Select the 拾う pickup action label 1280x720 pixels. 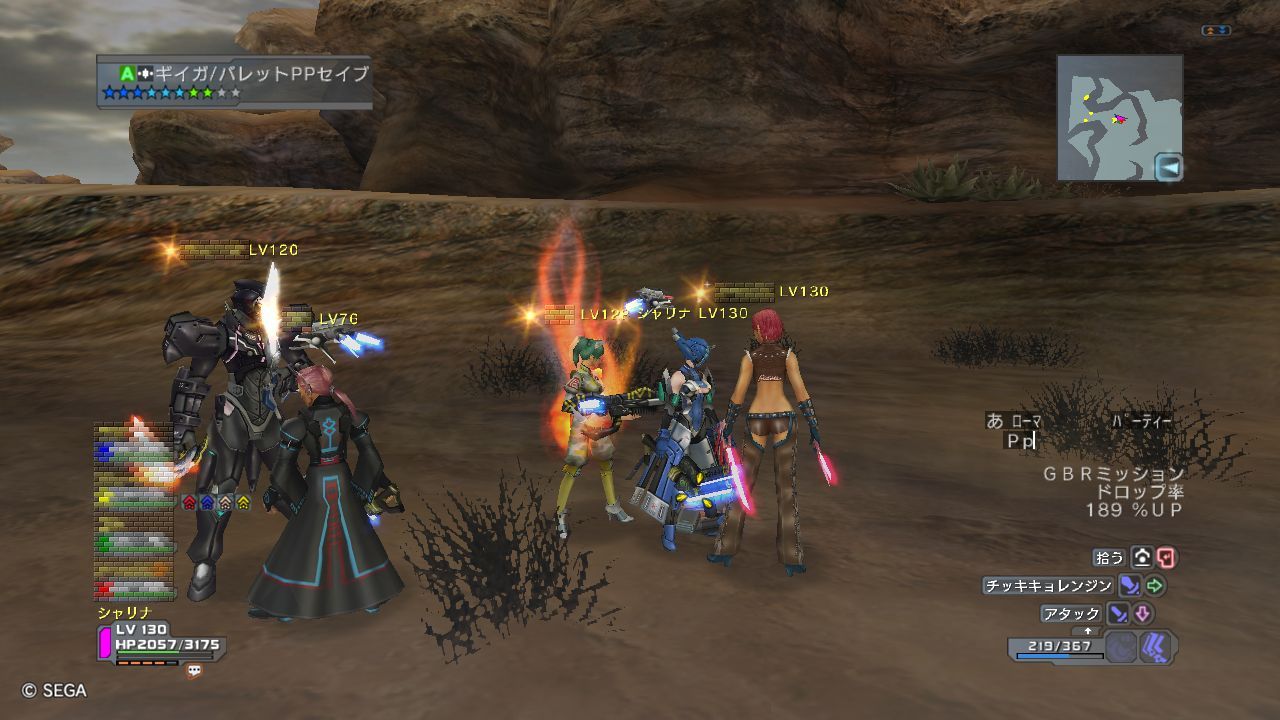[1110, 558]
